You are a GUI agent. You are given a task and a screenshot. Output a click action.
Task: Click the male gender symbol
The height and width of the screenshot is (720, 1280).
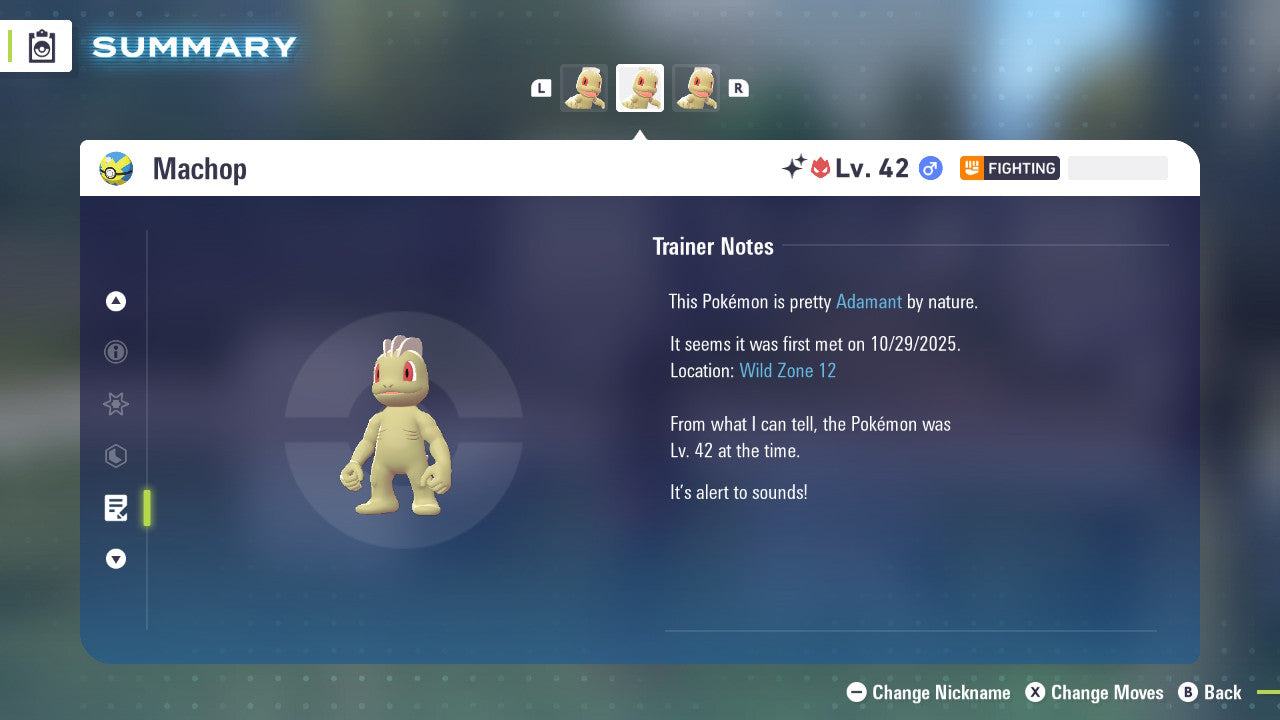point(929,168)
